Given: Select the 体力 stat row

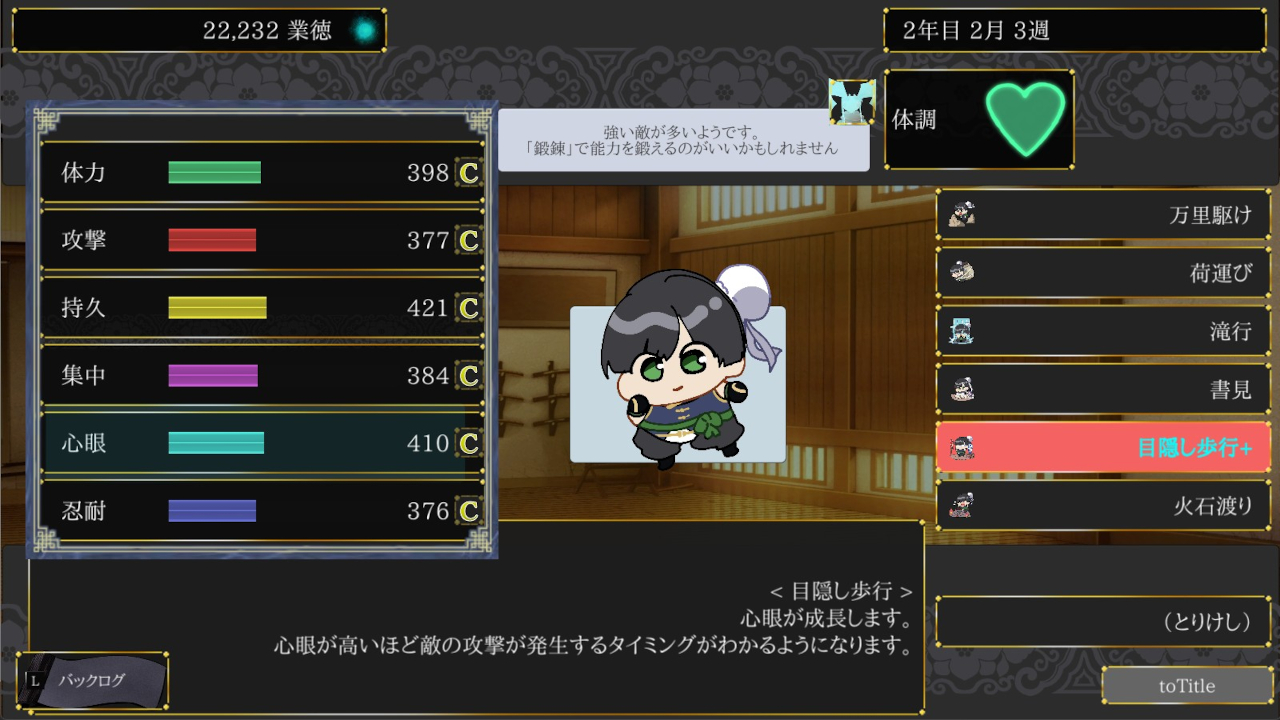Looking at the screenshot, I should point(262,173).
